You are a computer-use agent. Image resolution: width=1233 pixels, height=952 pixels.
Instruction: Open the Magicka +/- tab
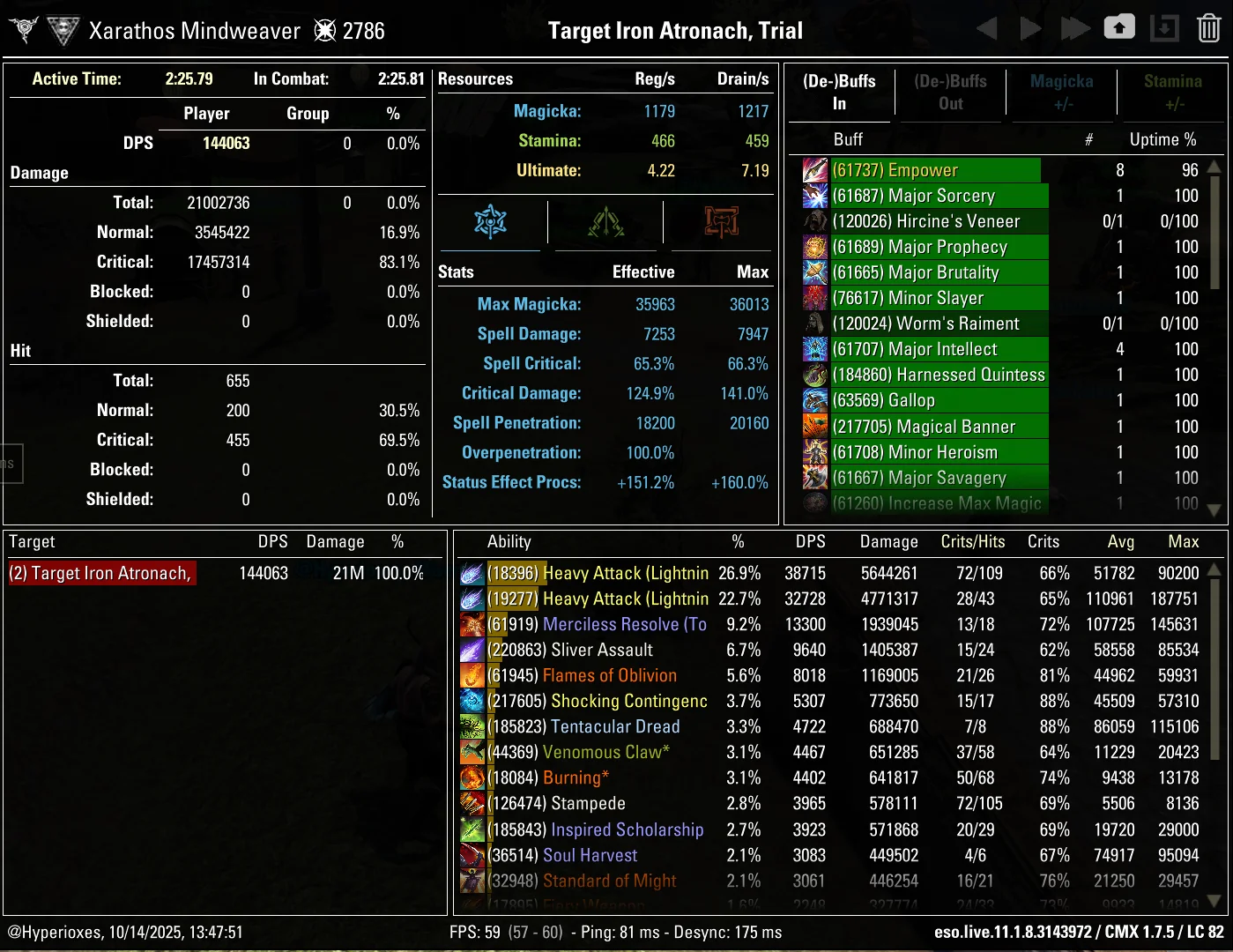[x=1061, y=92]
